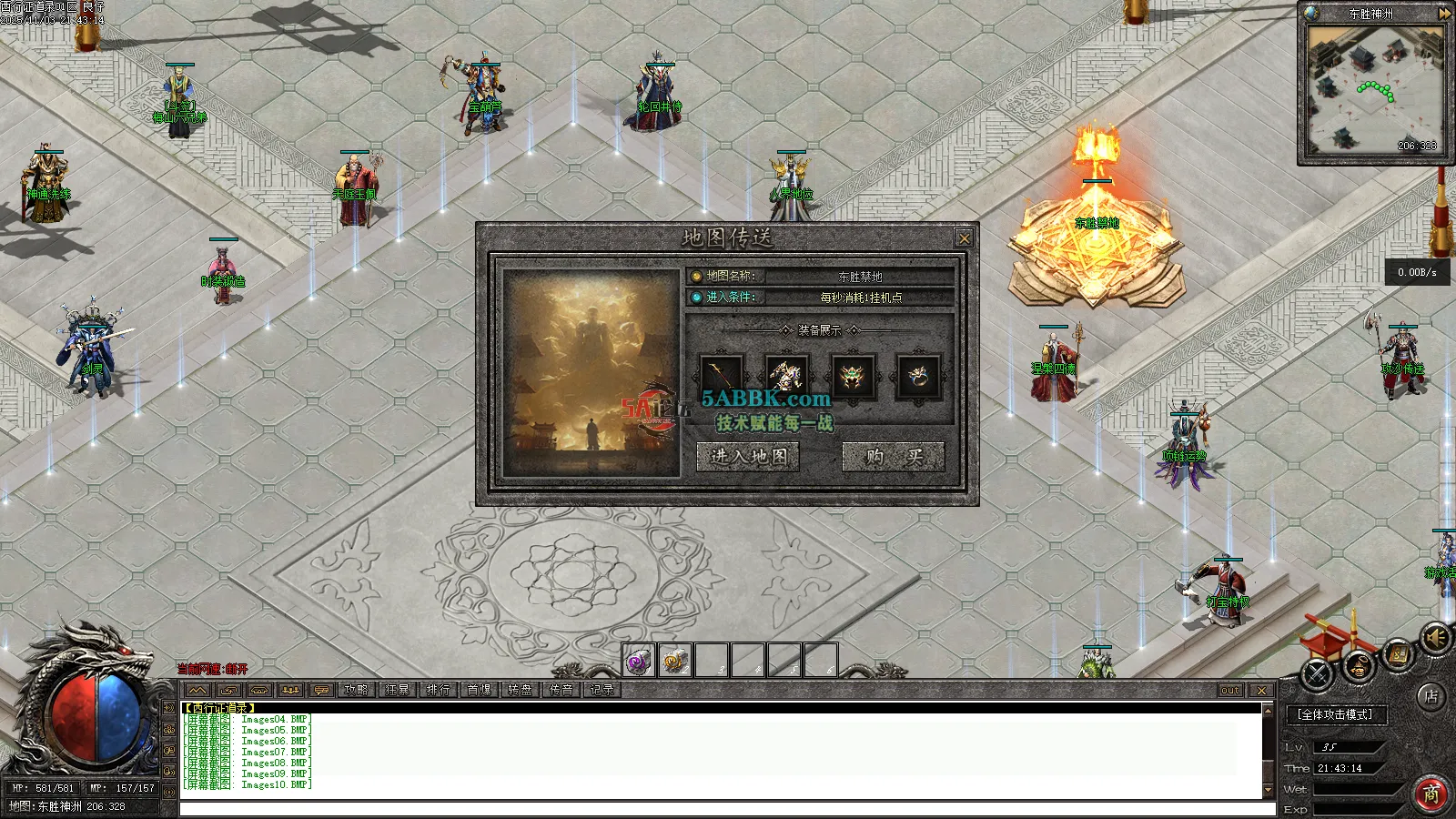The height and width of the screenshot is (819, 1456).
Task: Toggle sound with the speaker icon
Action: click(x=1436, y=638)
